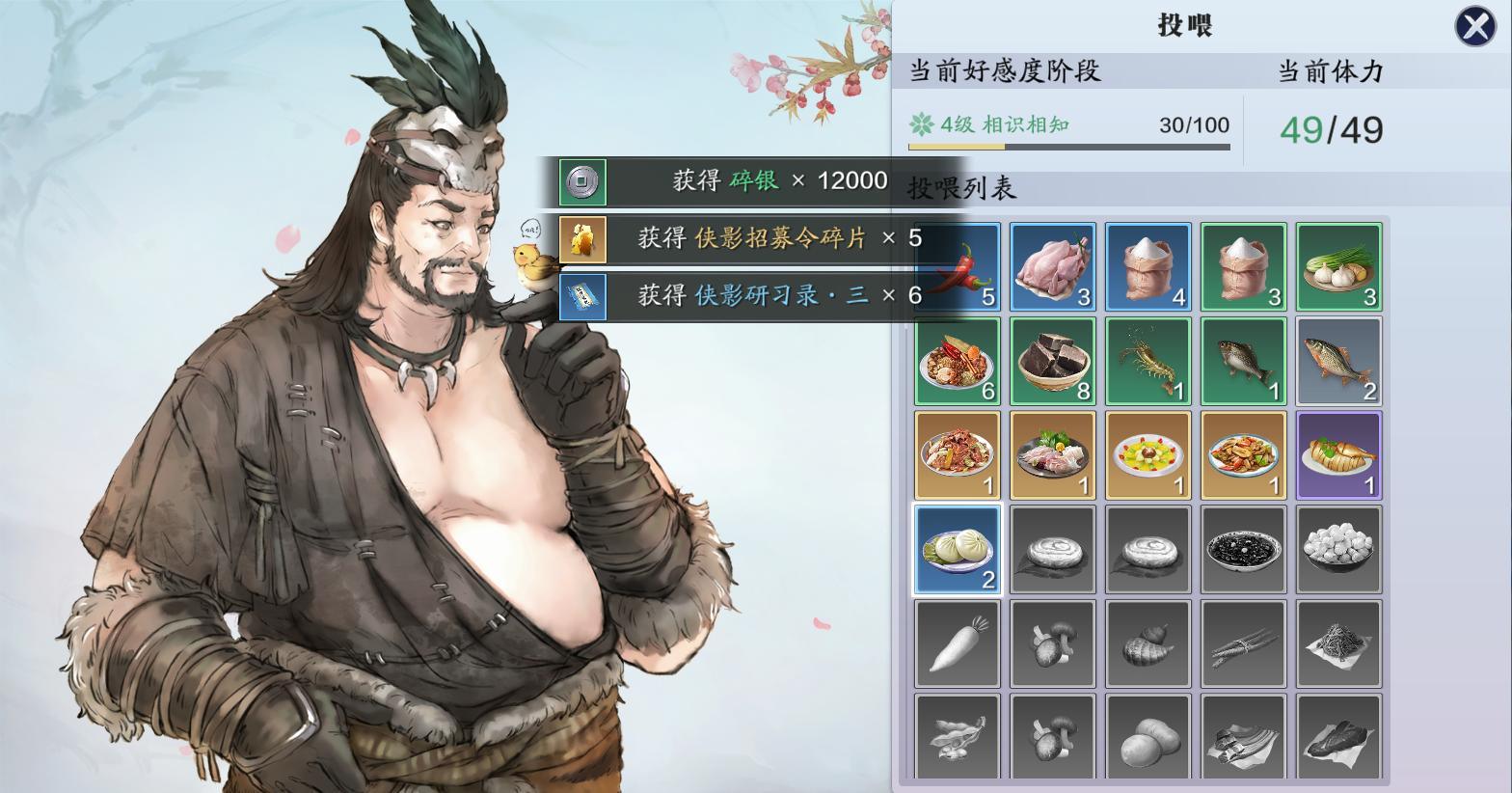
Task: Pick the blue-bordered flour sack item
Action: (x=1147, y=266)
